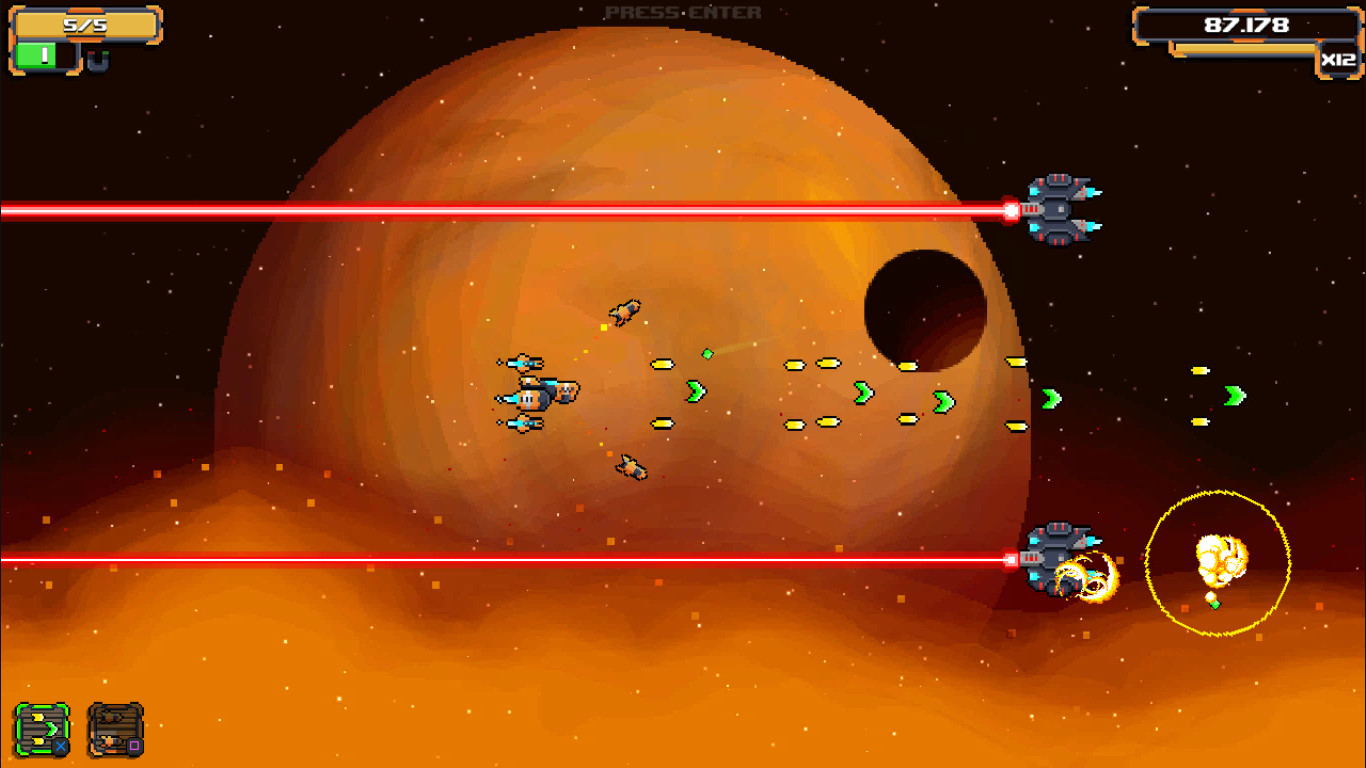Select the active weapon slot marked with X
The width and height of the screenshot is (1366, 768).
pyautogui.click(x=41, y=728)
